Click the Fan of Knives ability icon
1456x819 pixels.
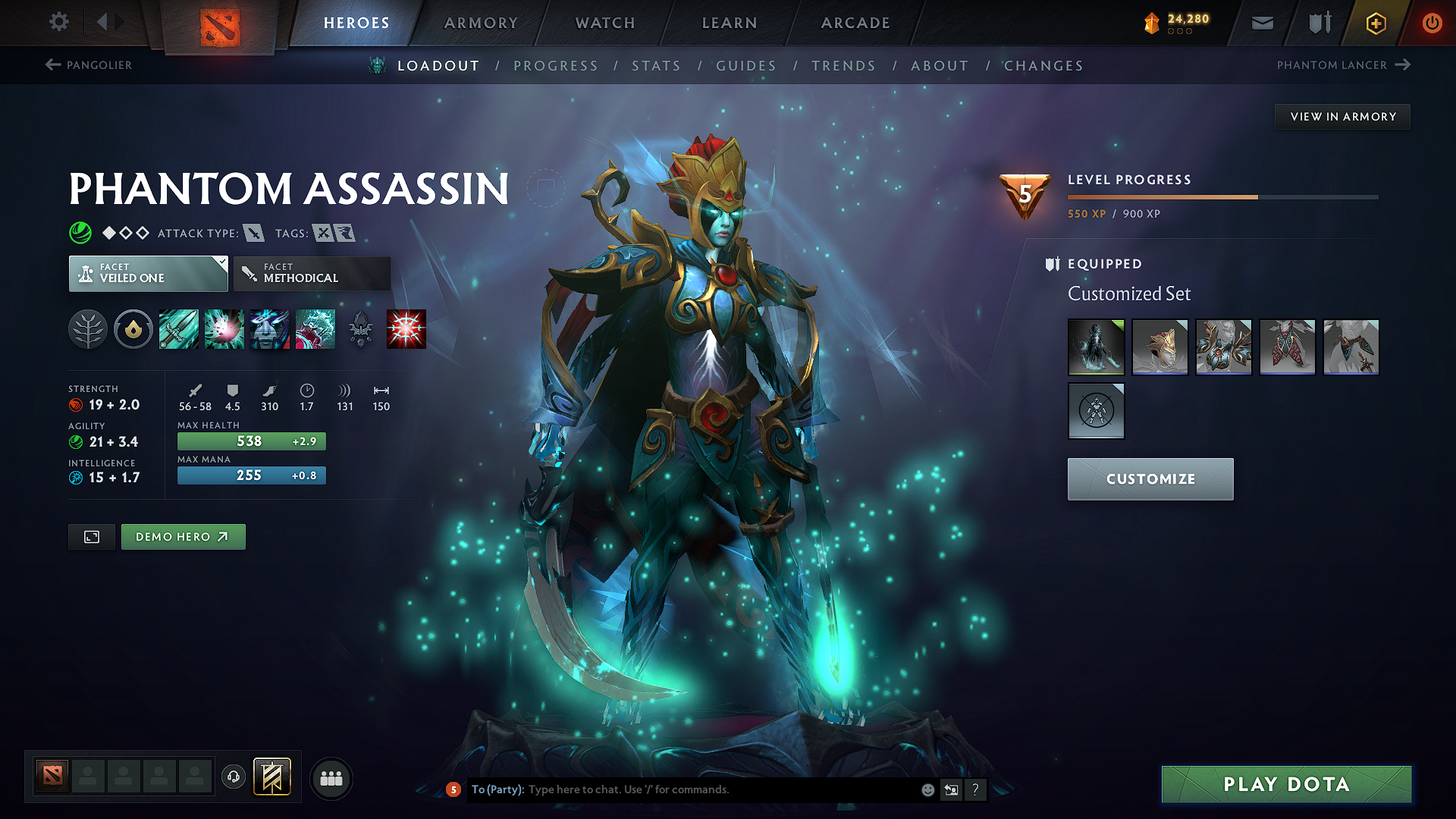coord(315,328)
